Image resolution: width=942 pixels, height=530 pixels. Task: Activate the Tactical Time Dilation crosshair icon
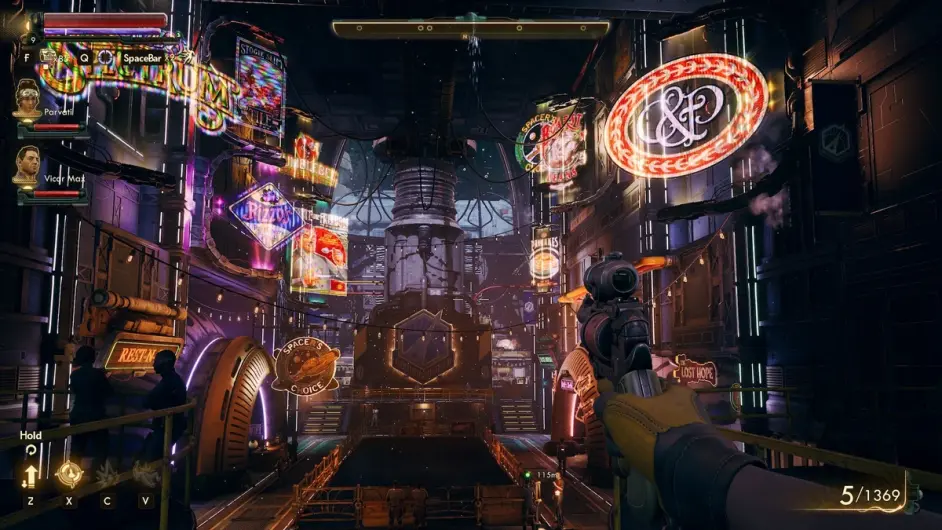104,58
